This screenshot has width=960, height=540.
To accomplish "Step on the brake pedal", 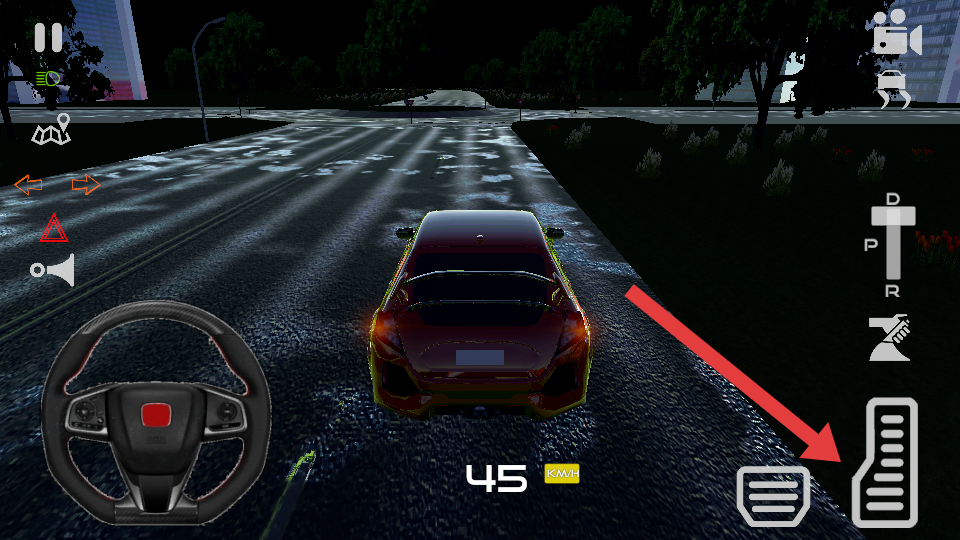I will (773, 494).
